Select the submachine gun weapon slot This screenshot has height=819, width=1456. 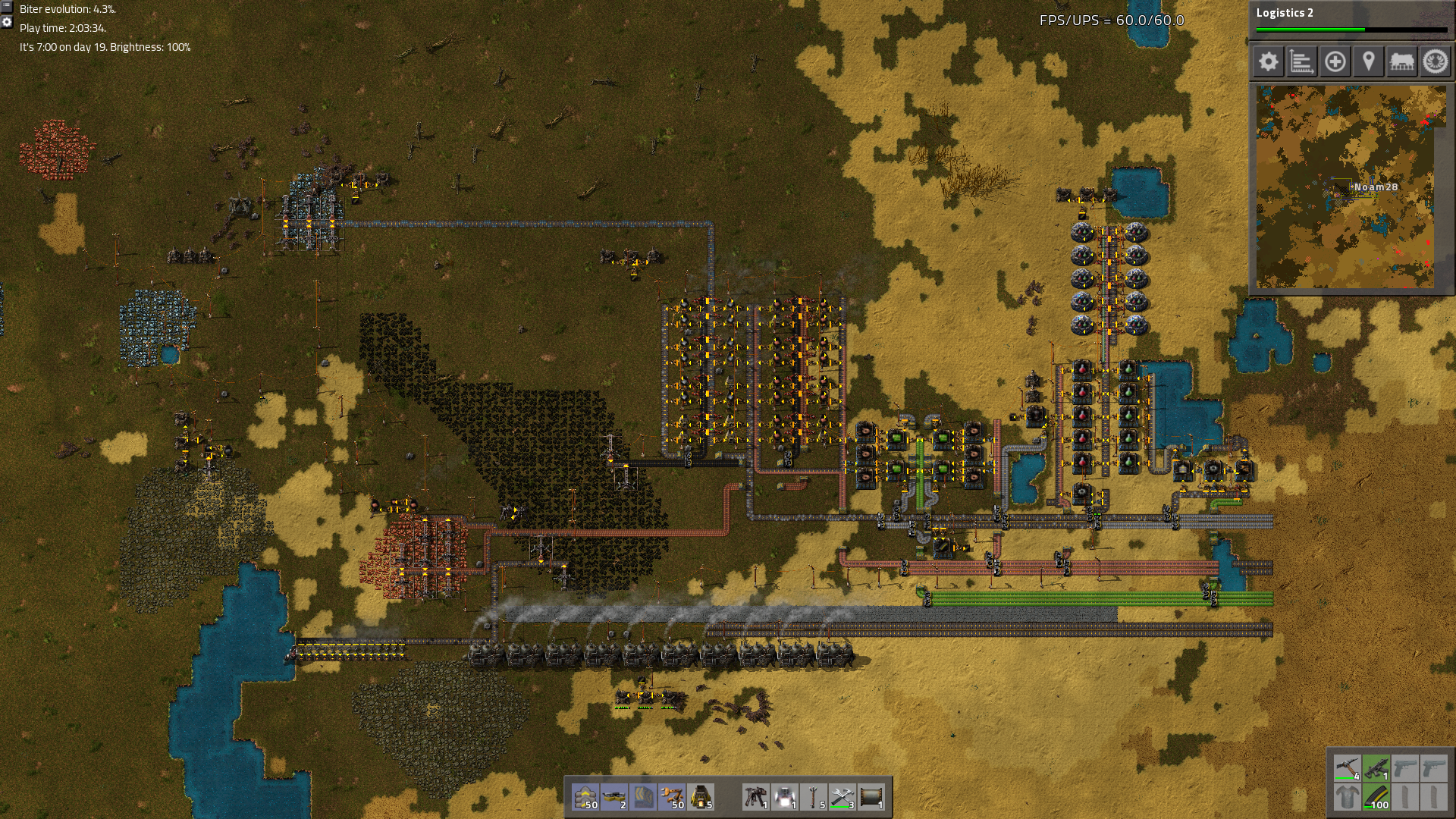tap(1376, 768)
